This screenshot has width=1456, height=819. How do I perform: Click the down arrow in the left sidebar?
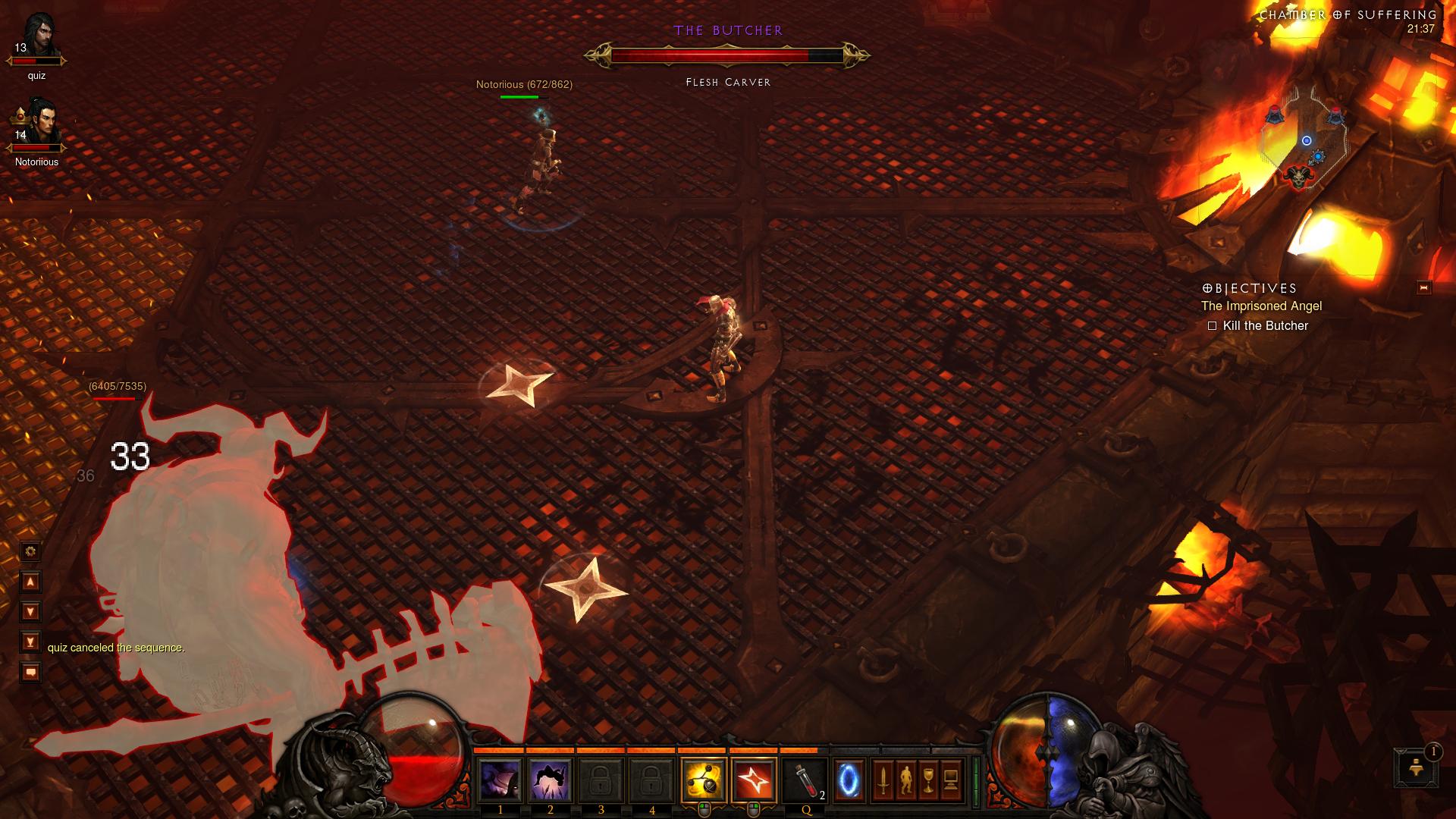tap(29, 608)
